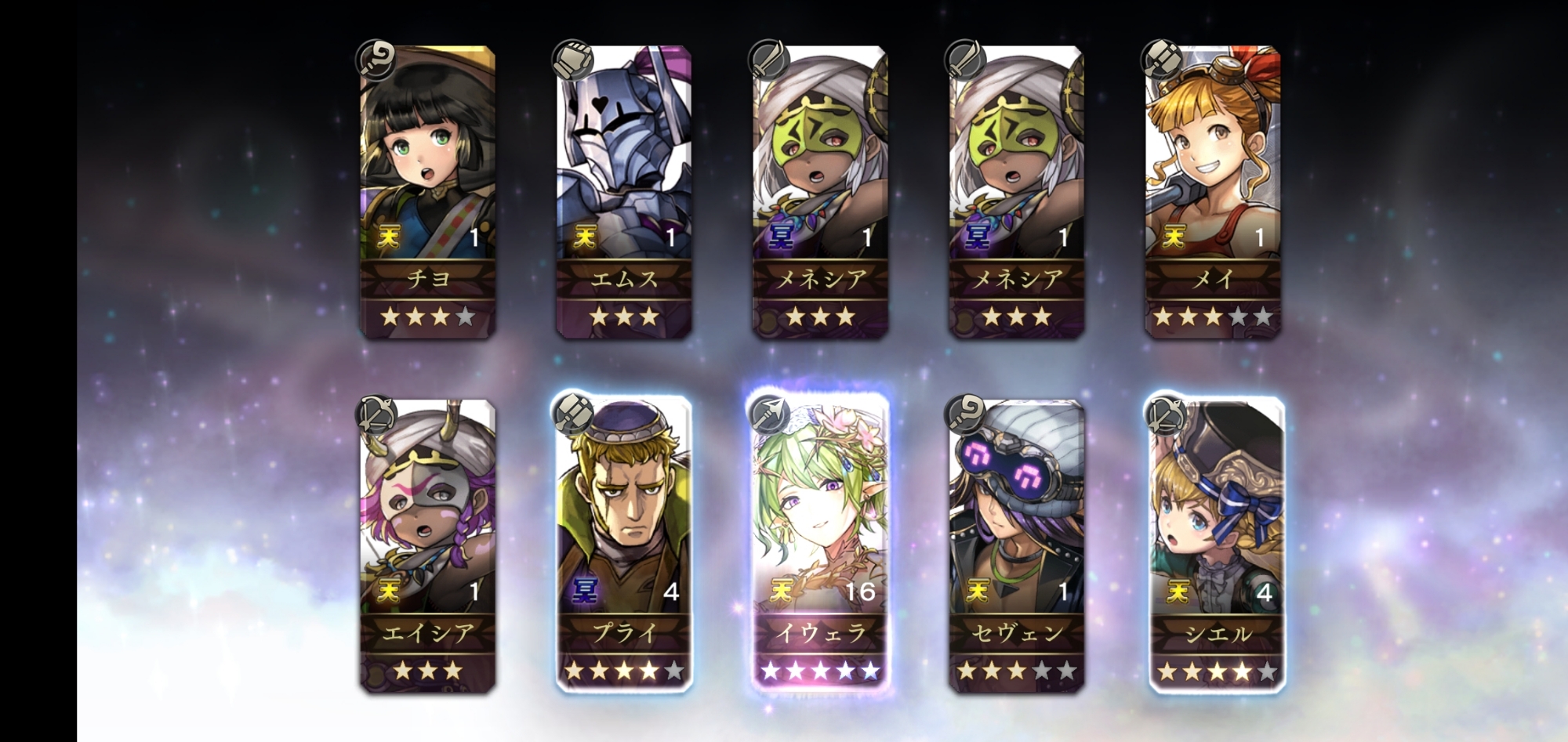Open the エムス armored knight card
1568x742 pixels.
coord(624,192)
